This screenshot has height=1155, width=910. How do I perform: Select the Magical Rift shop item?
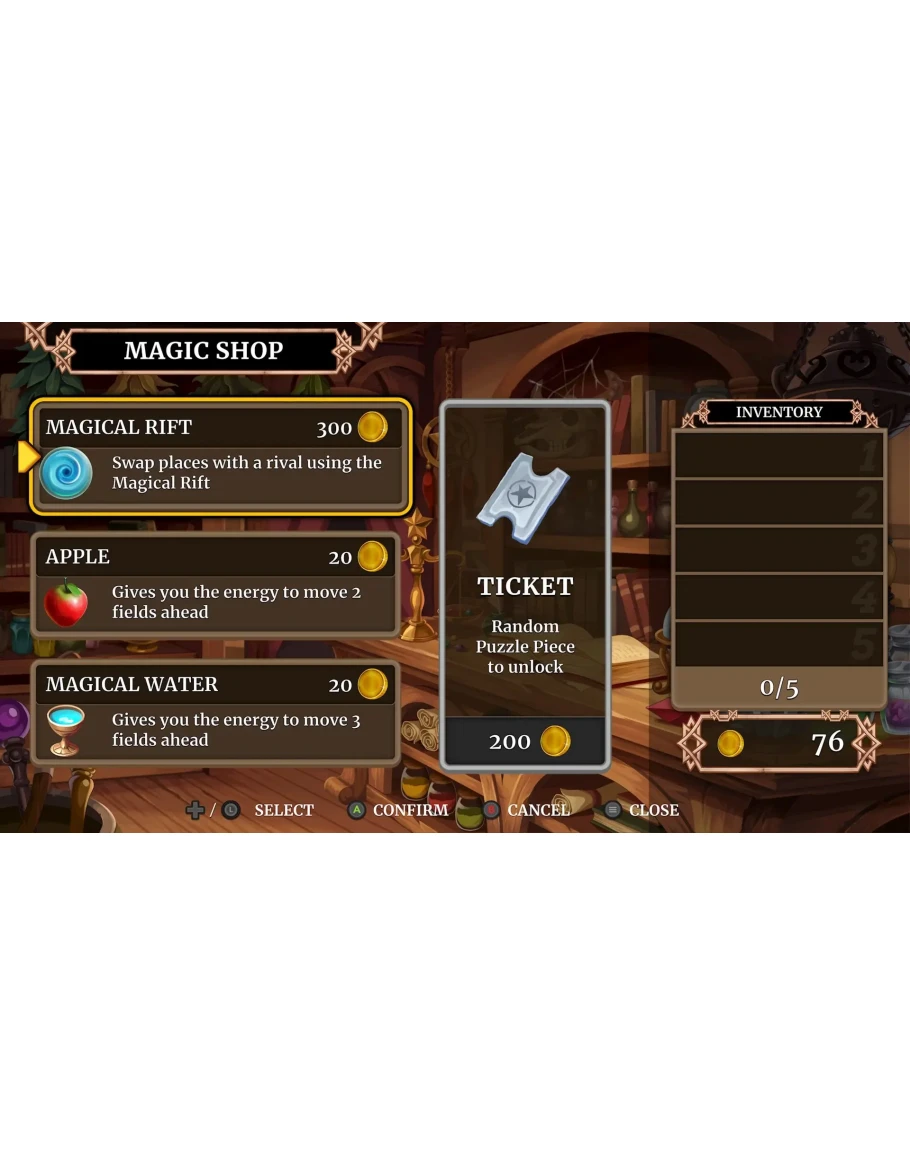220,456
